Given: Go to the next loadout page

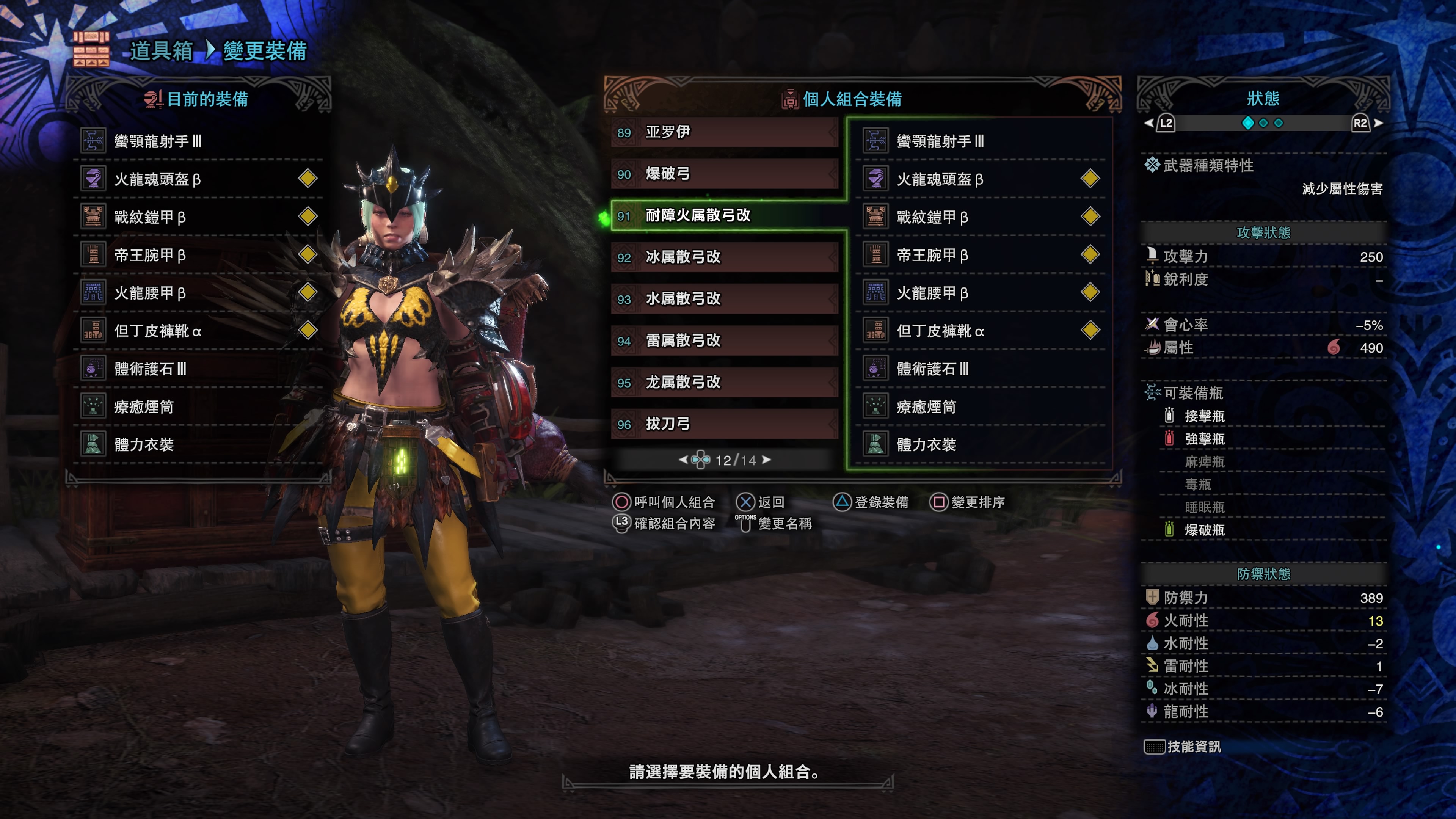Looking at the screenshot, I should 767,460.
